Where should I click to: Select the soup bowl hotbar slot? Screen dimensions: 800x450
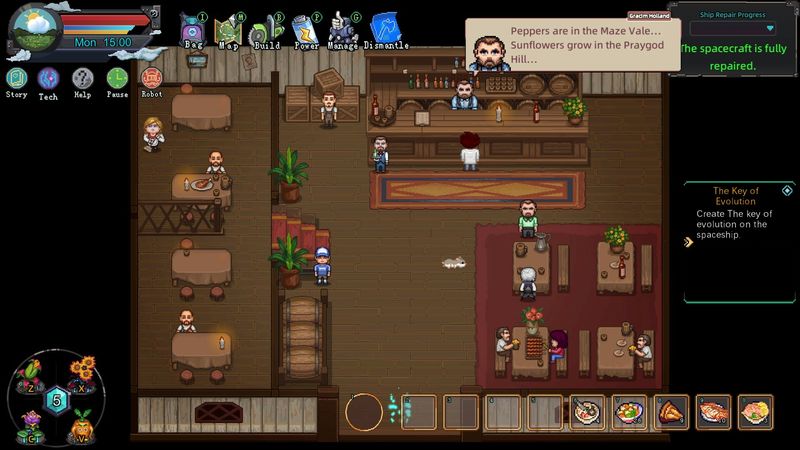click(587, 411)
